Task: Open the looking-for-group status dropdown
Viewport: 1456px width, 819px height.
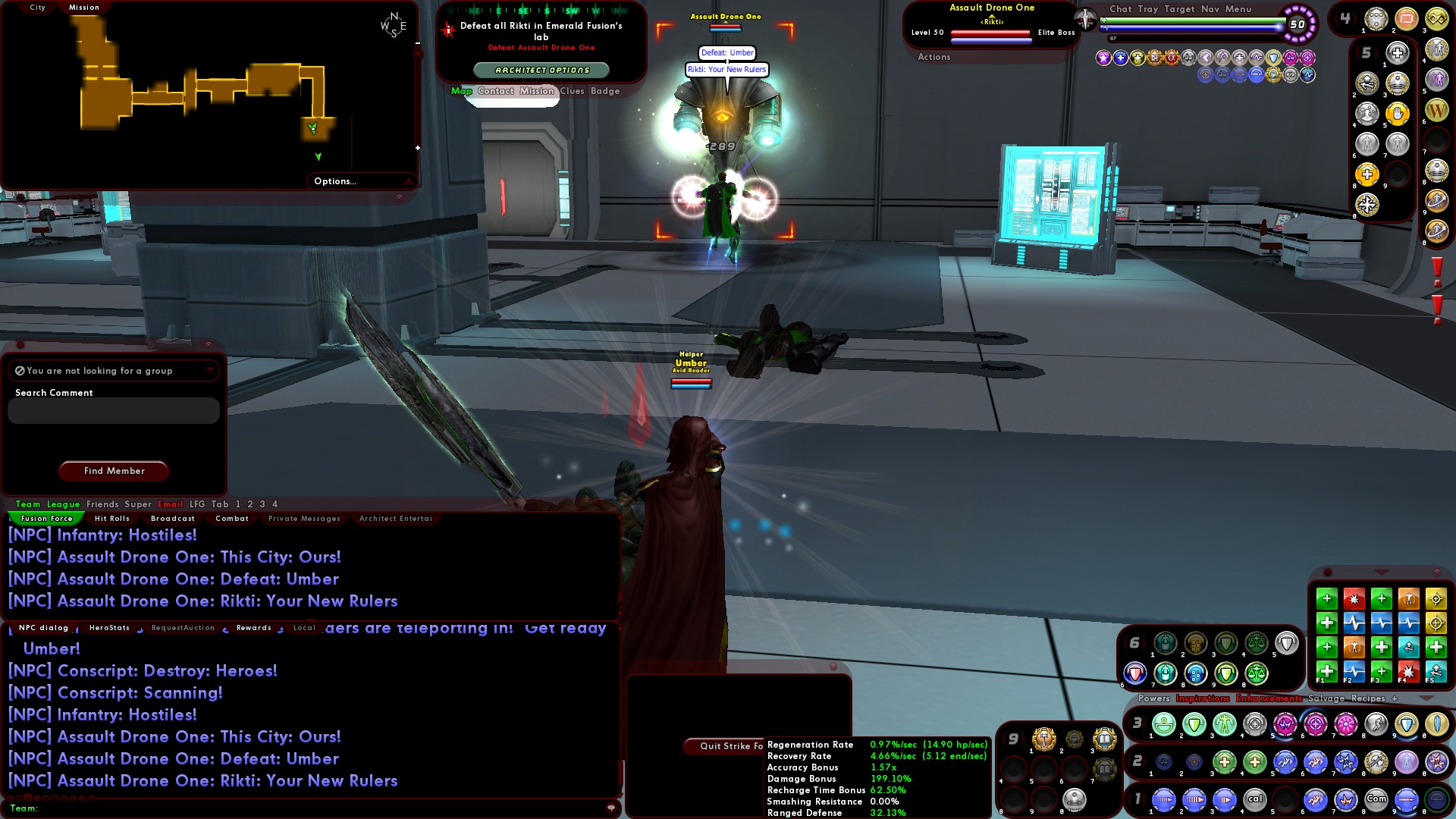Action: 210,371
